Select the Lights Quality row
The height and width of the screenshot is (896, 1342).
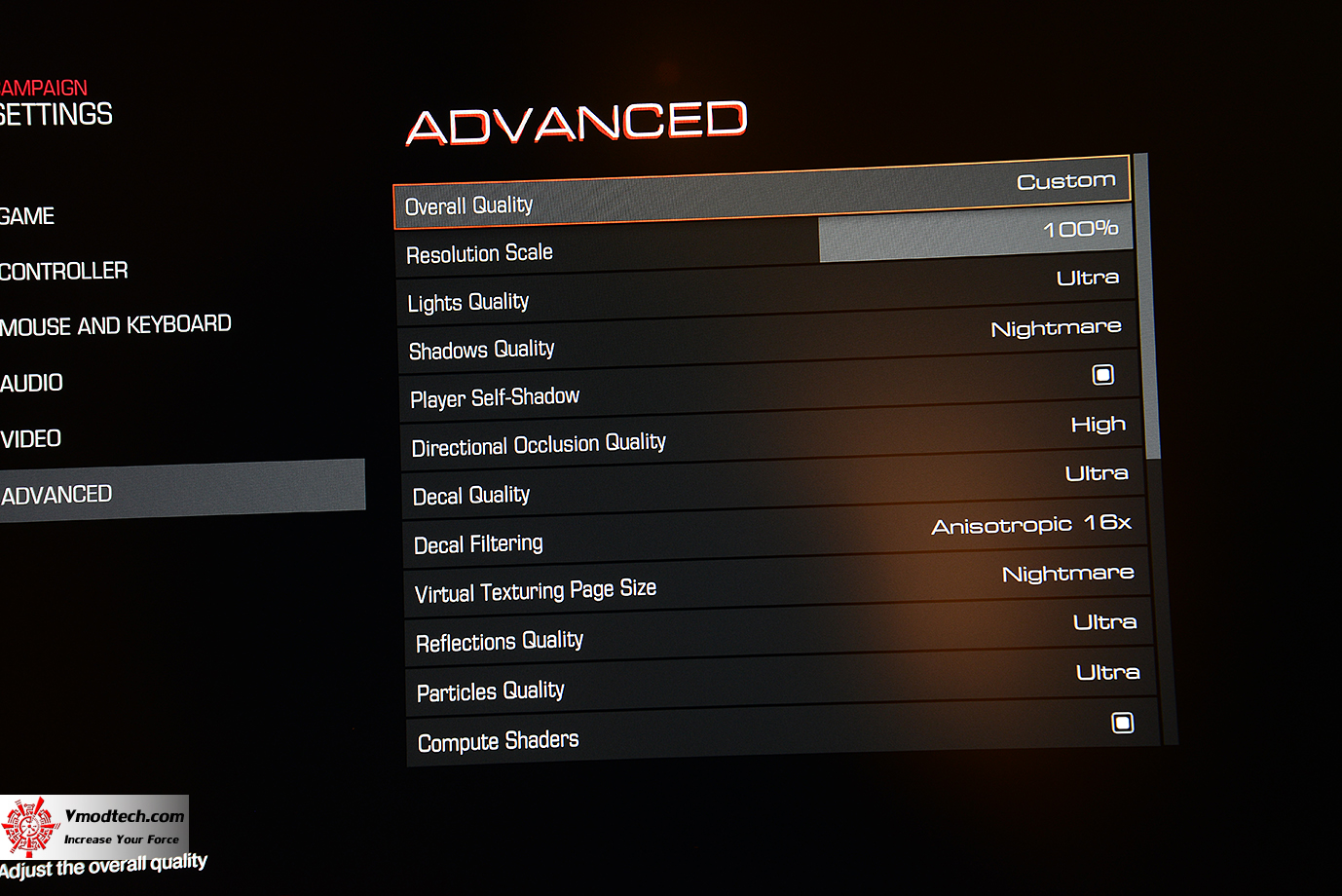[765, 290]
